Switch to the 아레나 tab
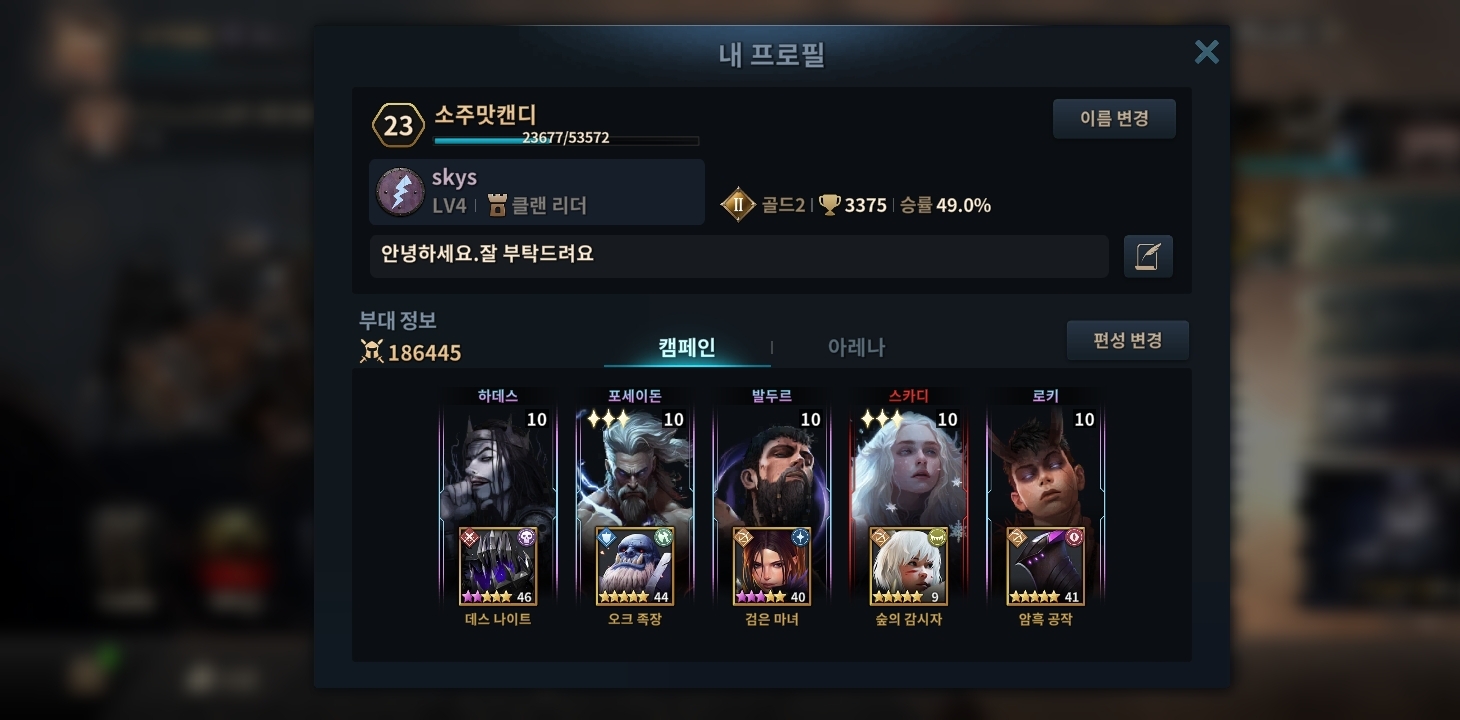The width and height of the screenshot is (1460, 720). pyautogui.click(x=856, y=347)
